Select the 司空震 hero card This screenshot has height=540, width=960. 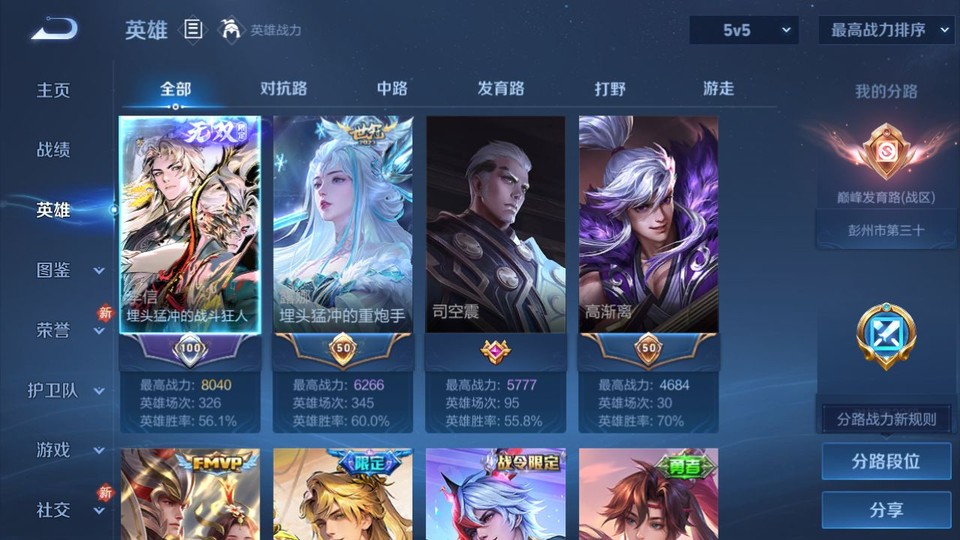495,225
